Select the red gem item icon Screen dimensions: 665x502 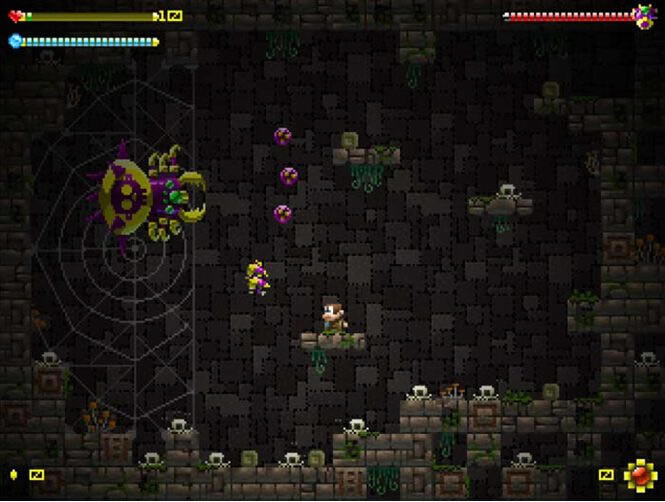click(638, 474)
